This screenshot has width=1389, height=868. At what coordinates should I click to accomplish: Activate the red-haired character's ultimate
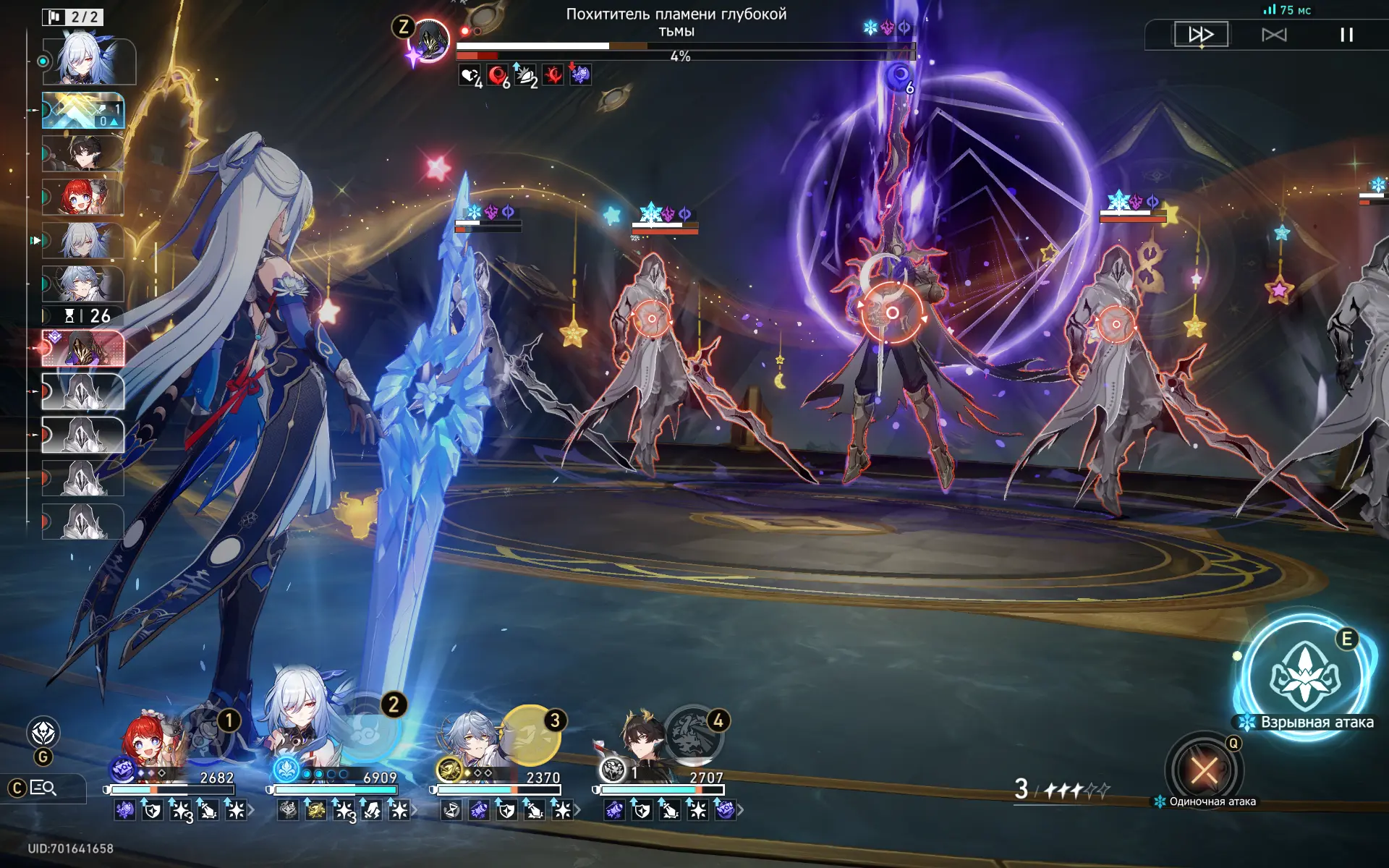click(x=205, y=732)
